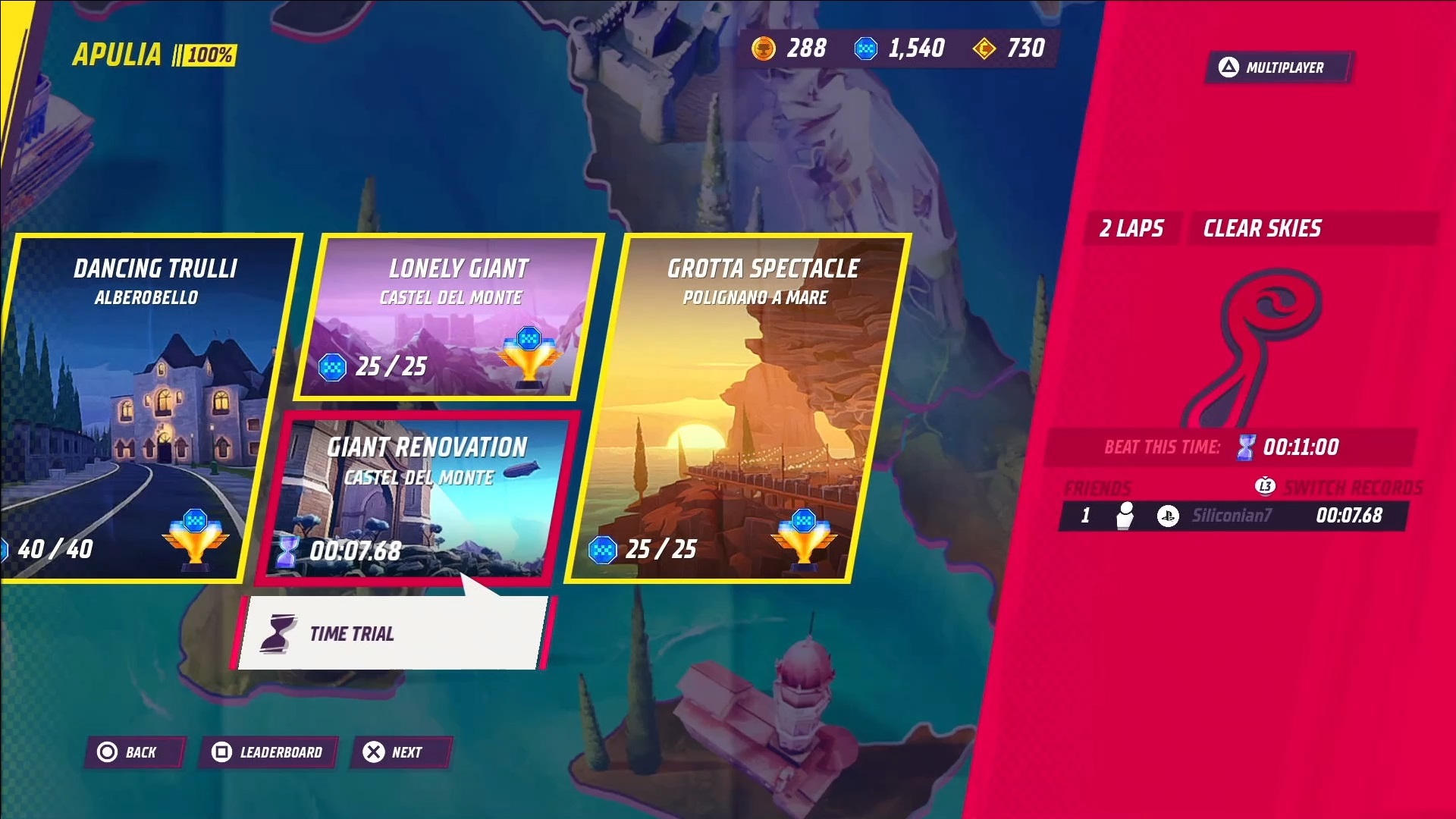Click the PlayStation icon beside Siliconian7
The height and width of the screenshot is (819, 1456).
(x=1168, y=516)
